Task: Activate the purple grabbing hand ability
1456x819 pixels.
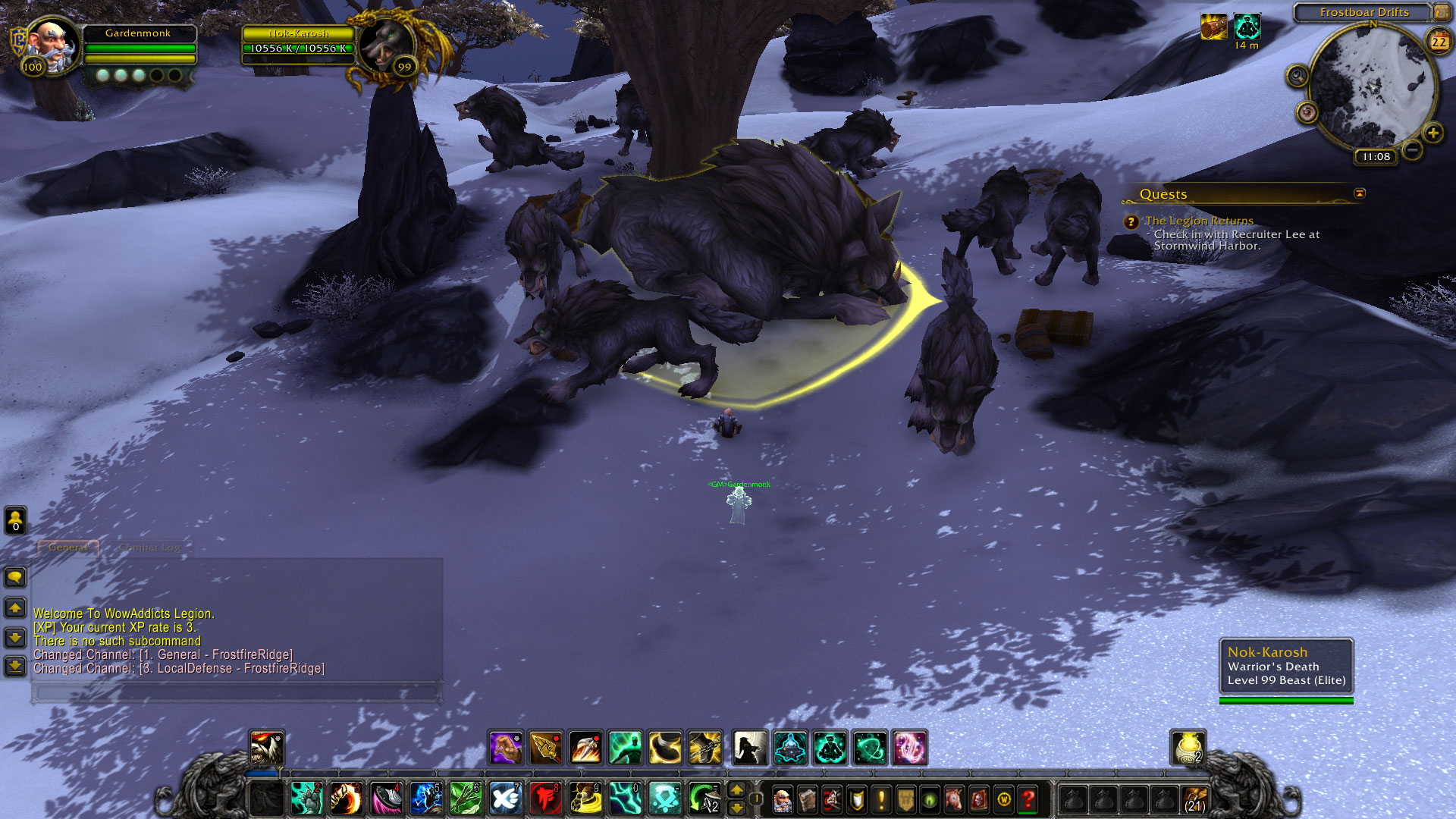Action: [505, 748]
